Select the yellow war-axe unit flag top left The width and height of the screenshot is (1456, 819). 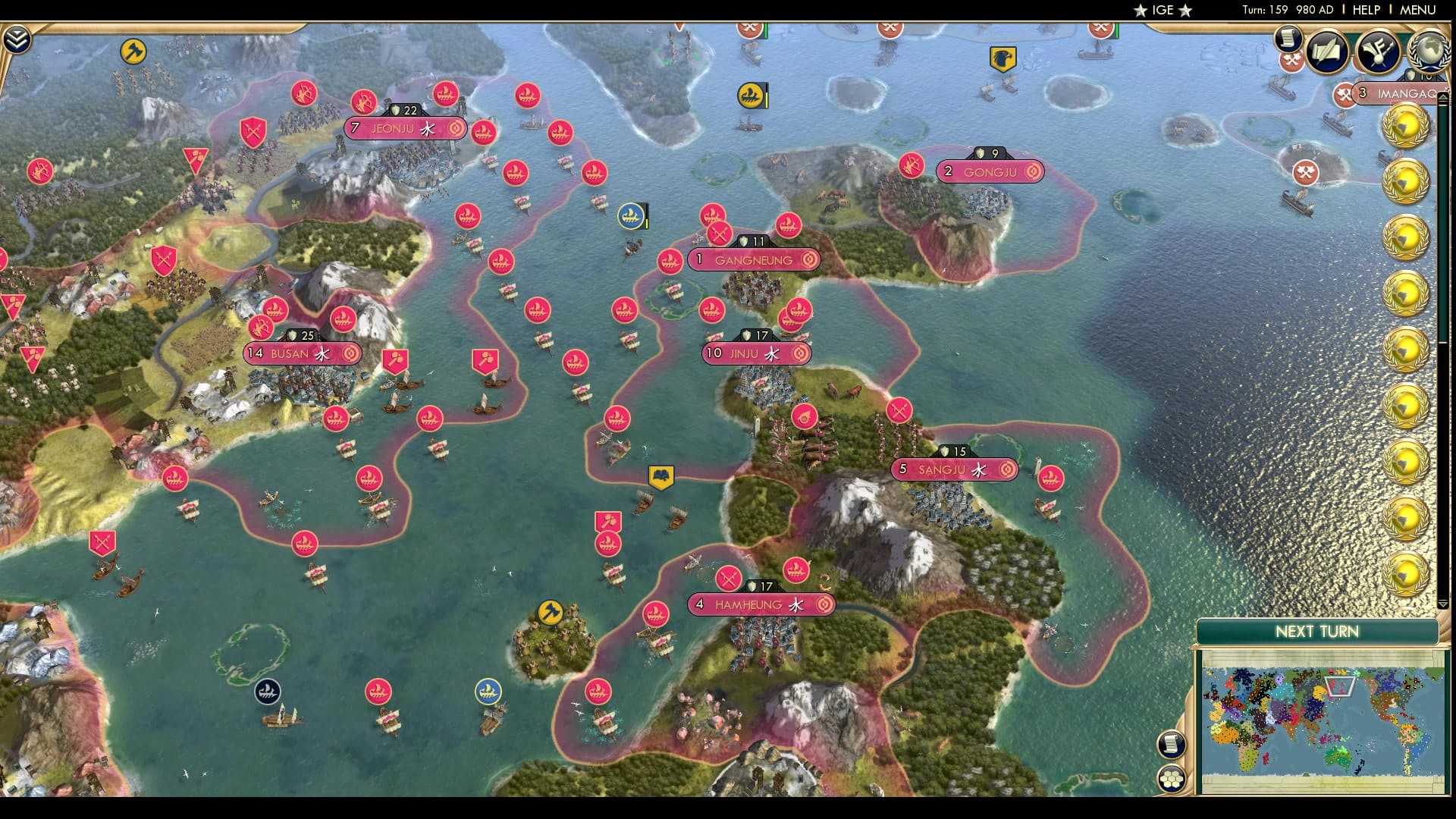click(133, 51)
